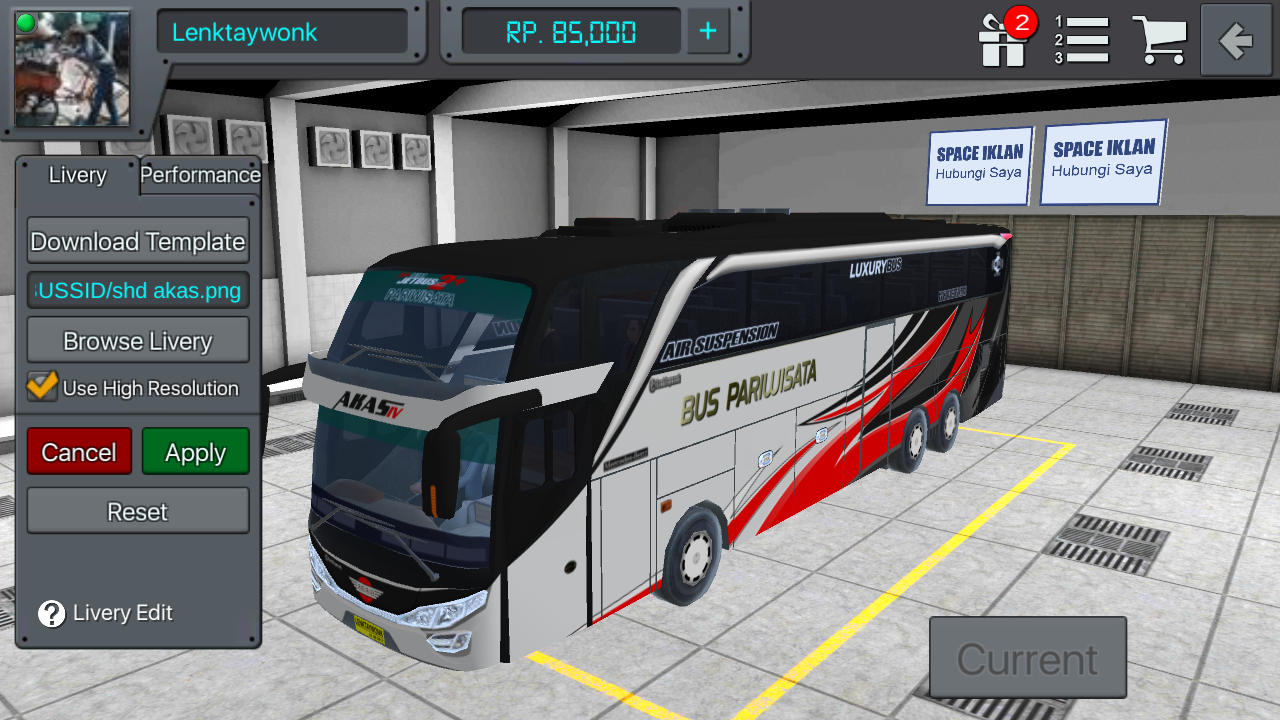Screen dimensions: 1280x720
Task: Apply the current livery
Action: click(x=195, y=451)
